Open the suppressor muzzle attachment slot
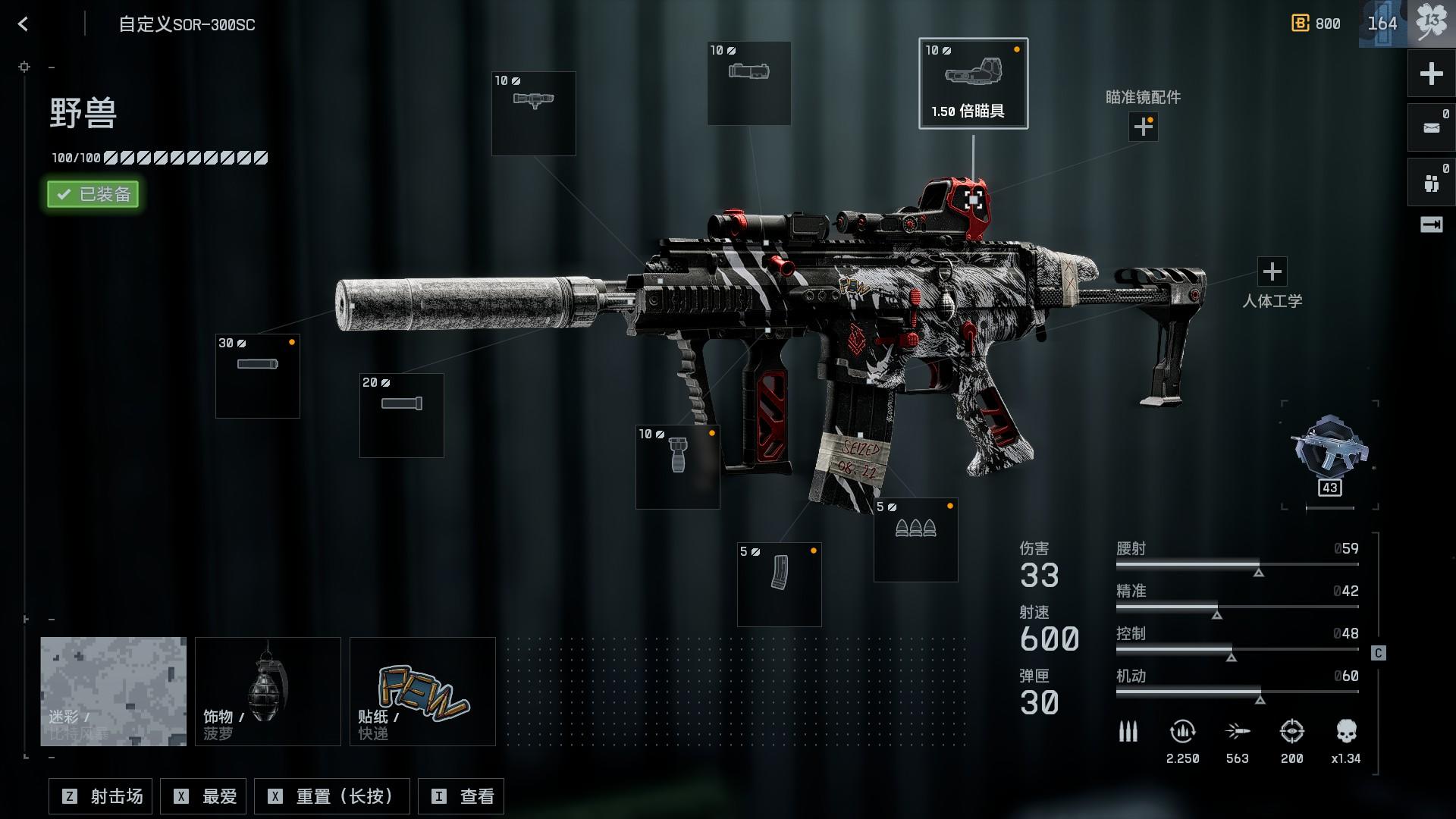Viewport: 1456px width, 819px height. click(258, 376)
